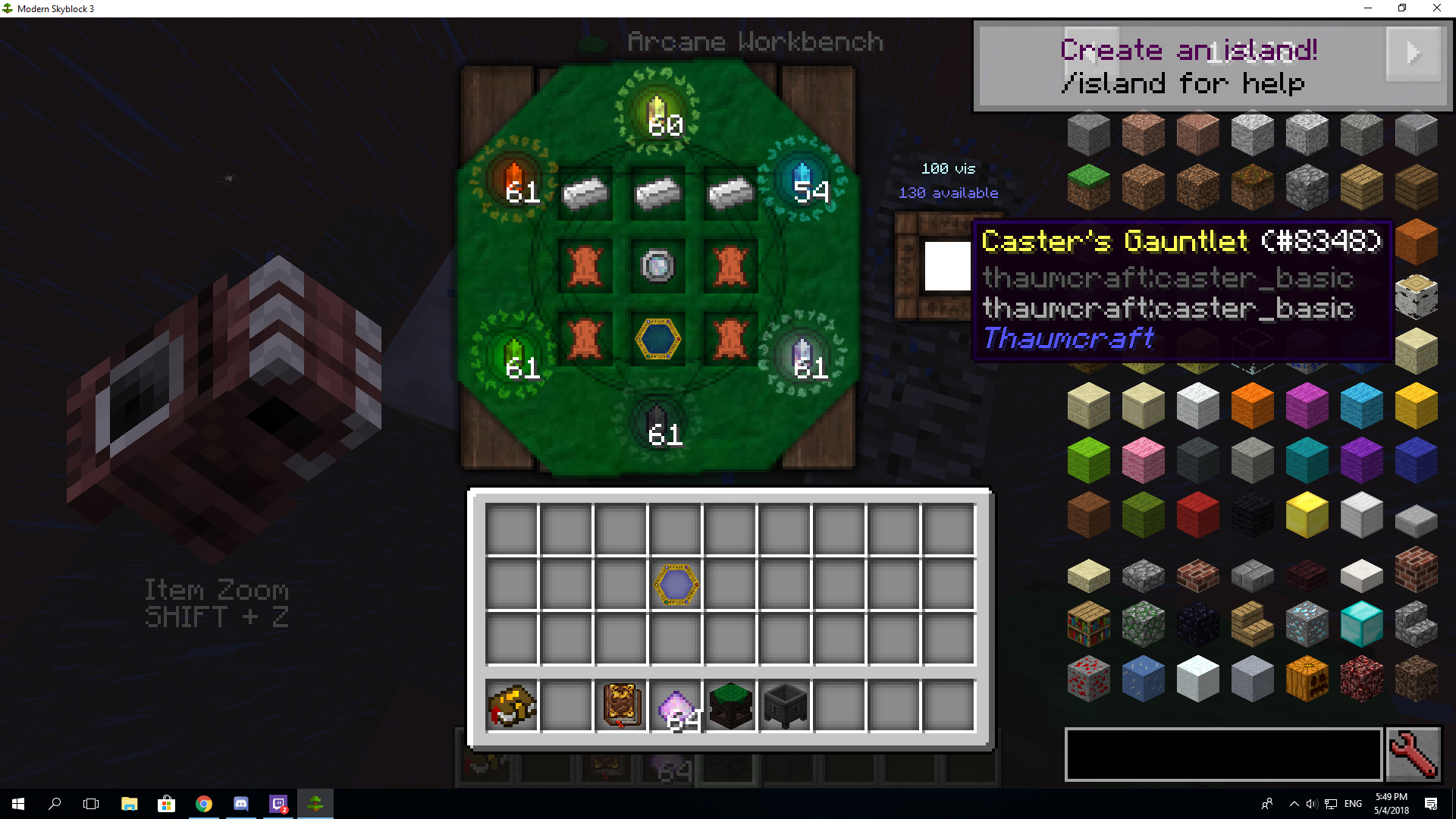The image size is (1456, 819).
Task: Toggle the green Terra crystal slot showing 61
Action: pos(522,356)
